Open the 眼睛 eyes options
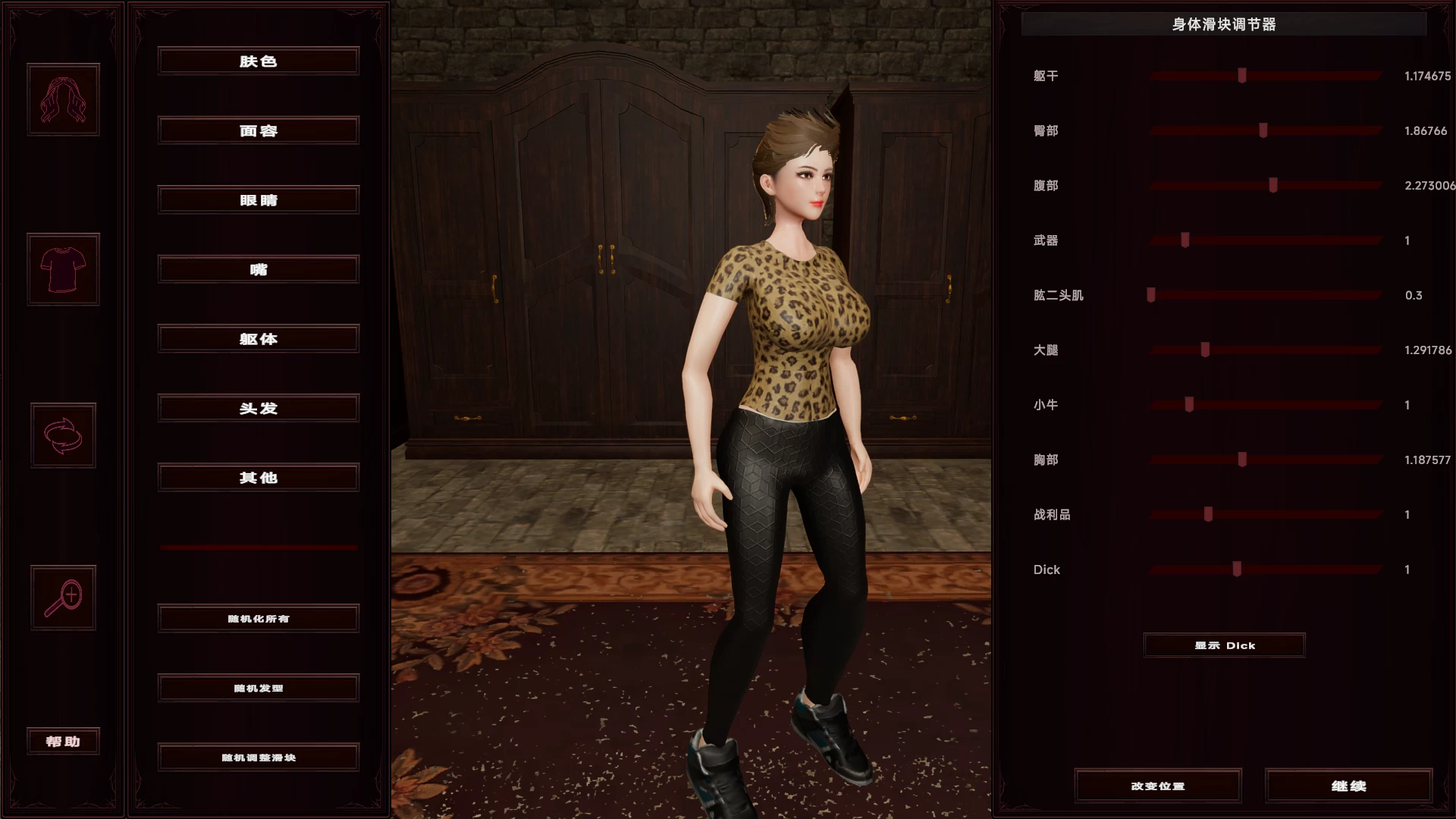Viewport: 1456px width, 819px height. click(x=258, y=200)
